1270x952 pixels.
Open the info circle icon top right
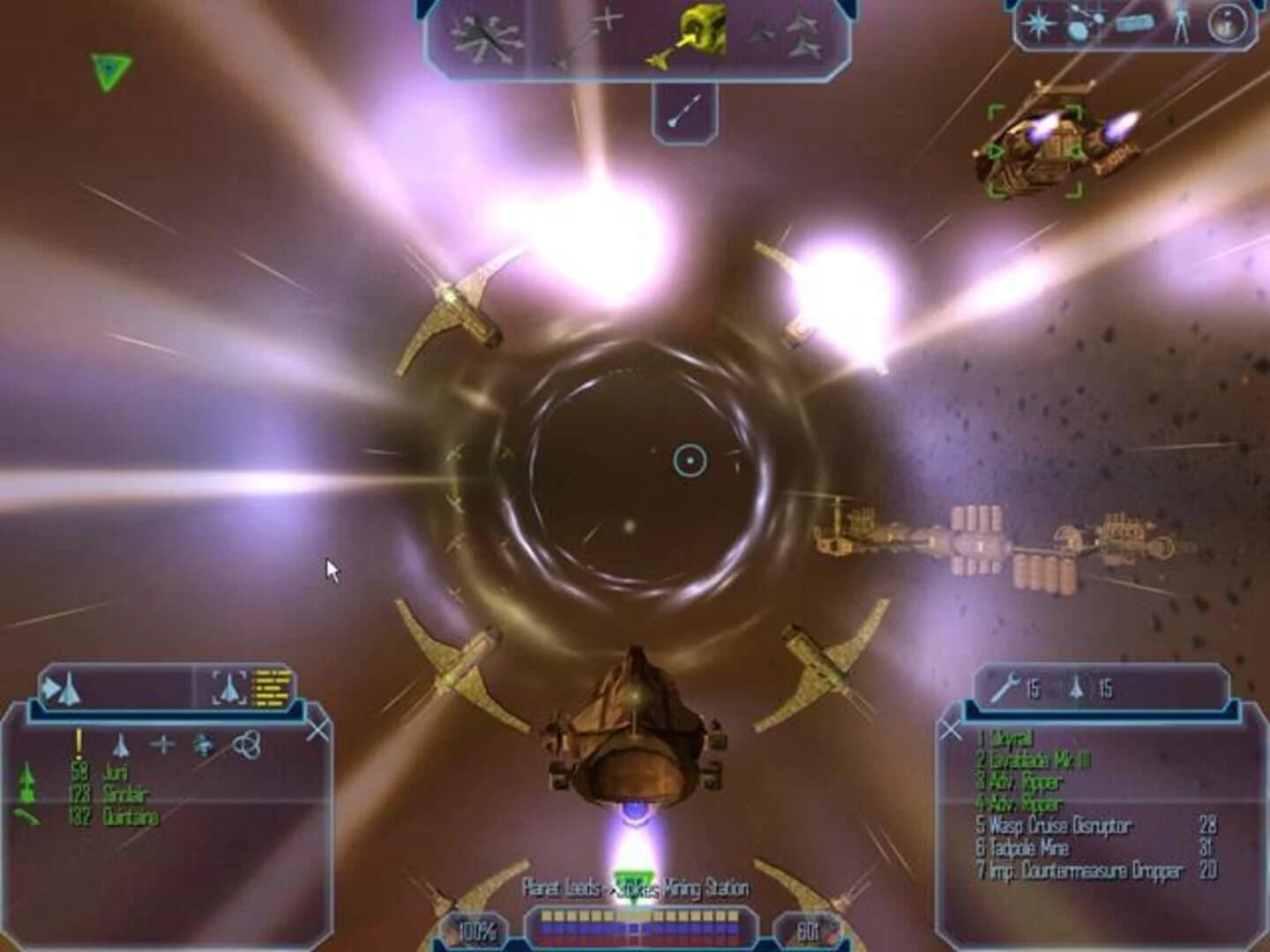[x=1226, y=25]
